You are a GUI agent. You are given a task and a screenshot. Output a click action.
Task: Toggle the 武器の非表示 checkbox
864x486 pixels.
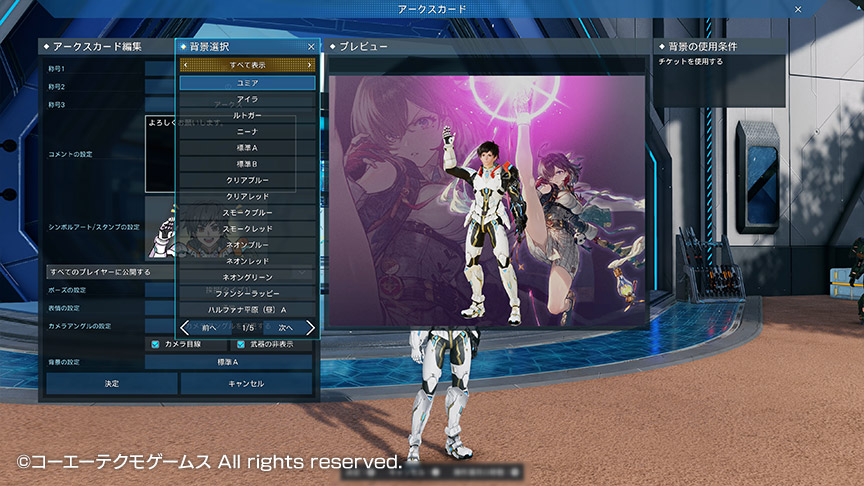[241, 344]
